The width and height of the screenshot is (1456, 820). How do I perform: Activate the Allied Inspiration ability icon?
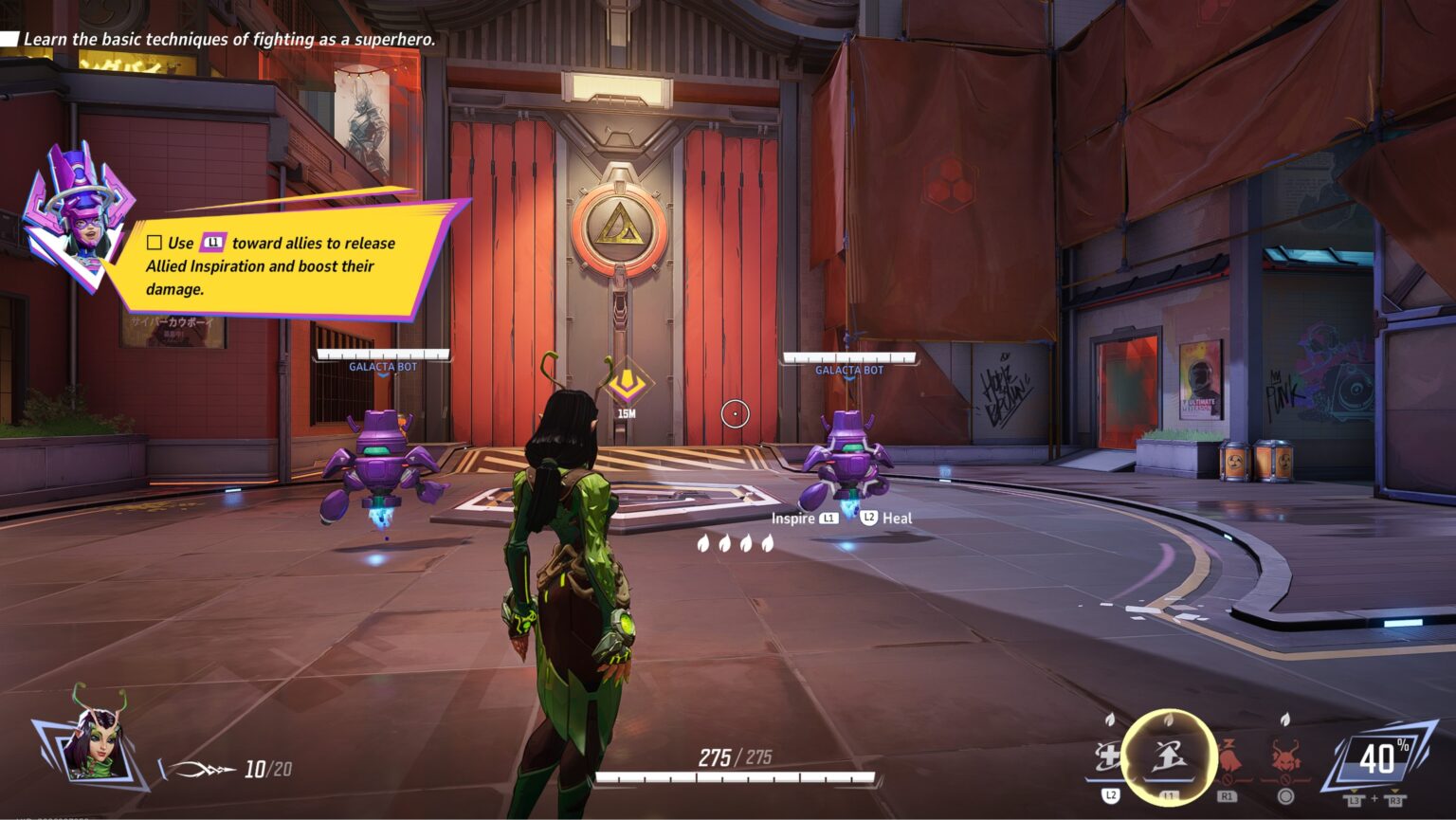1168,756
